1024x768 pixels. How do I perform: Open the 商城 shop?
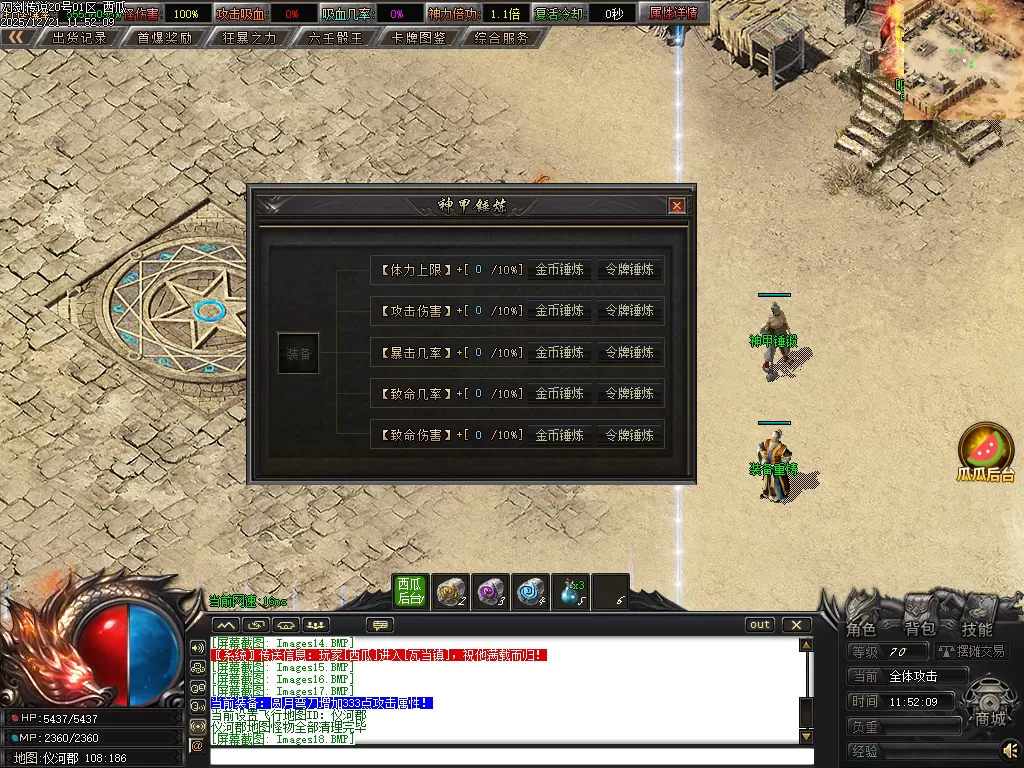990,718
